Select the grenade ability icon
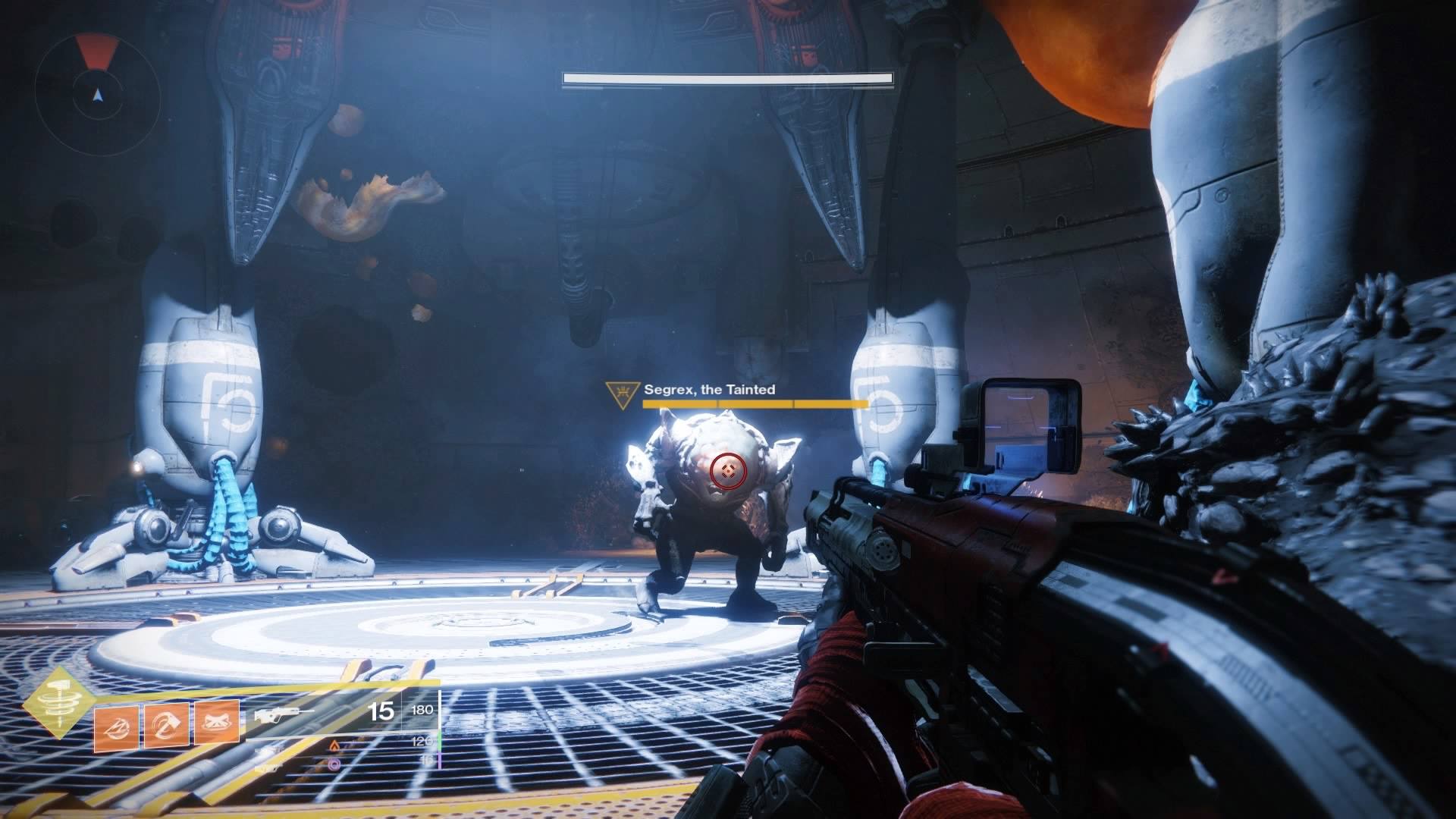Image resolution: width=1456 pixels, height=819 pixels. coord(117,726)
